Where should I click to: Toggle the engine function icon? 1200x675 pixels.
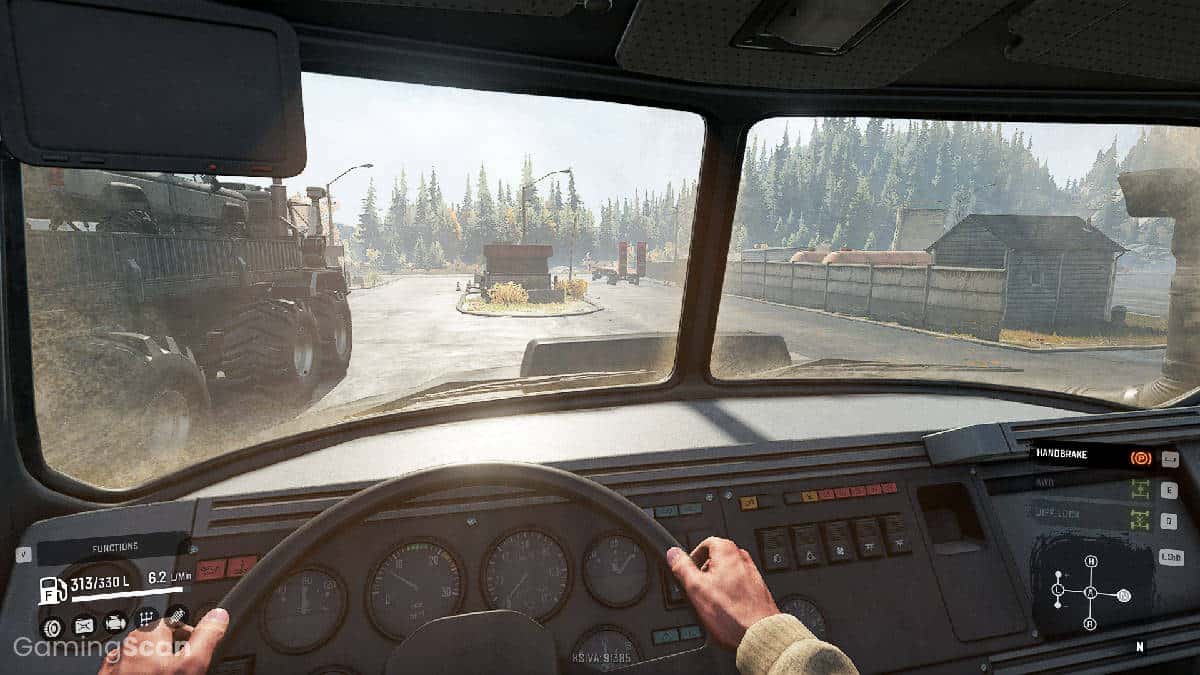coord(116,623)
